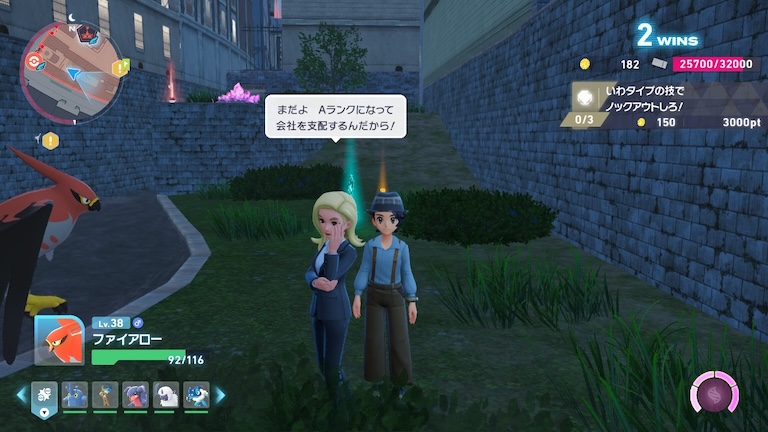Select Absol from the party bar
This screenshot has width=768, height=432.
(x=165, y=395)
